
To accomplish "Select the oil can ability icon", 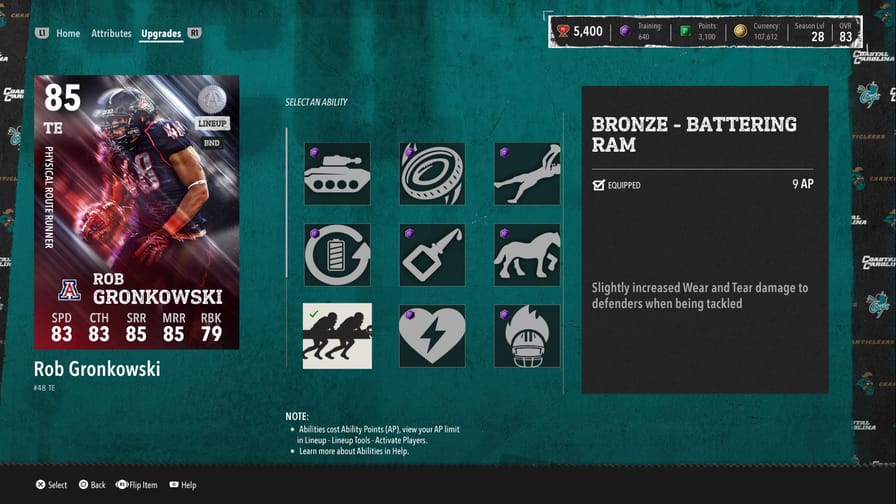I will [x=432, y=255].
